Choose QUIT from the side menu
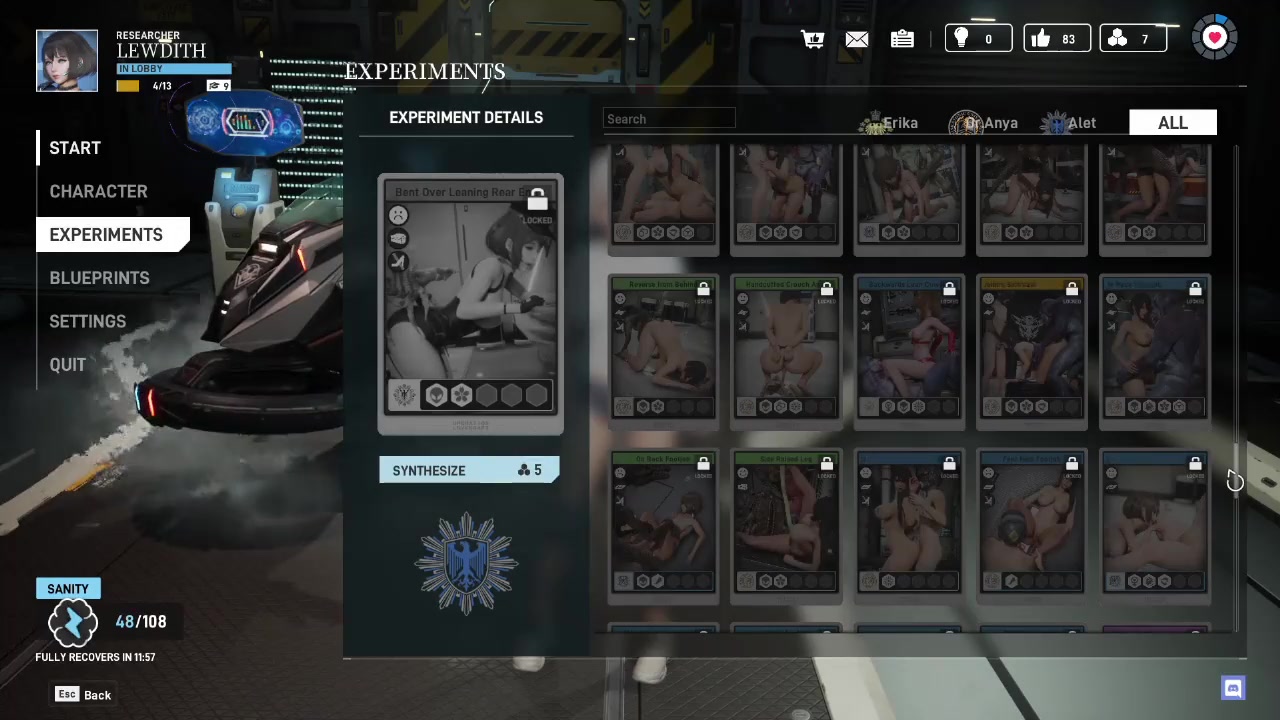 point(68,365)
